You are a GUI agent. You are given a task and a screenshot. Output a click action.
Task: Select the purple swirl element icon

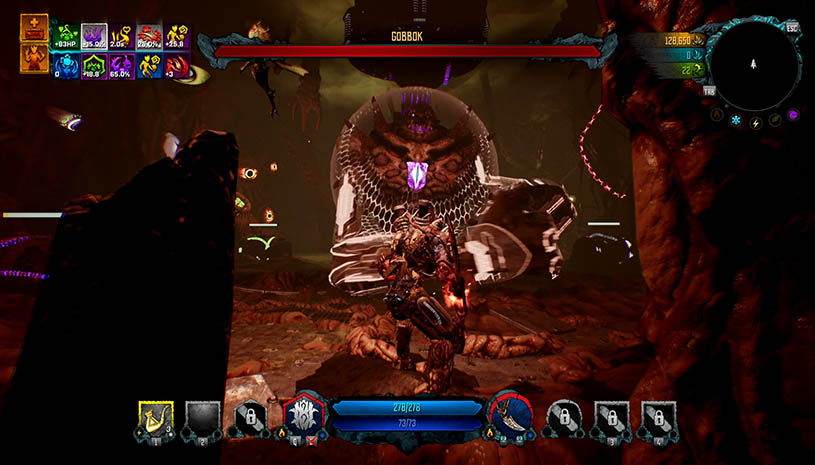point(792,115)
